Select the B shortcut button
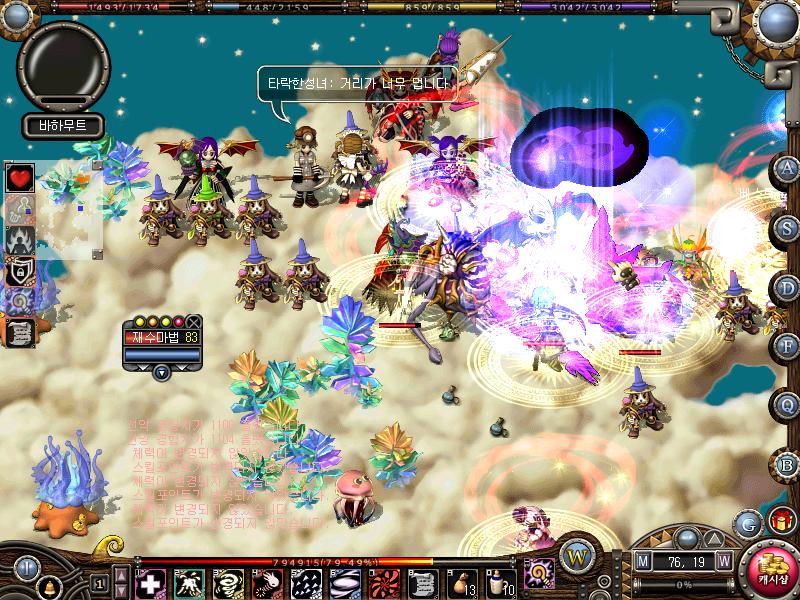 coord(788,464)
